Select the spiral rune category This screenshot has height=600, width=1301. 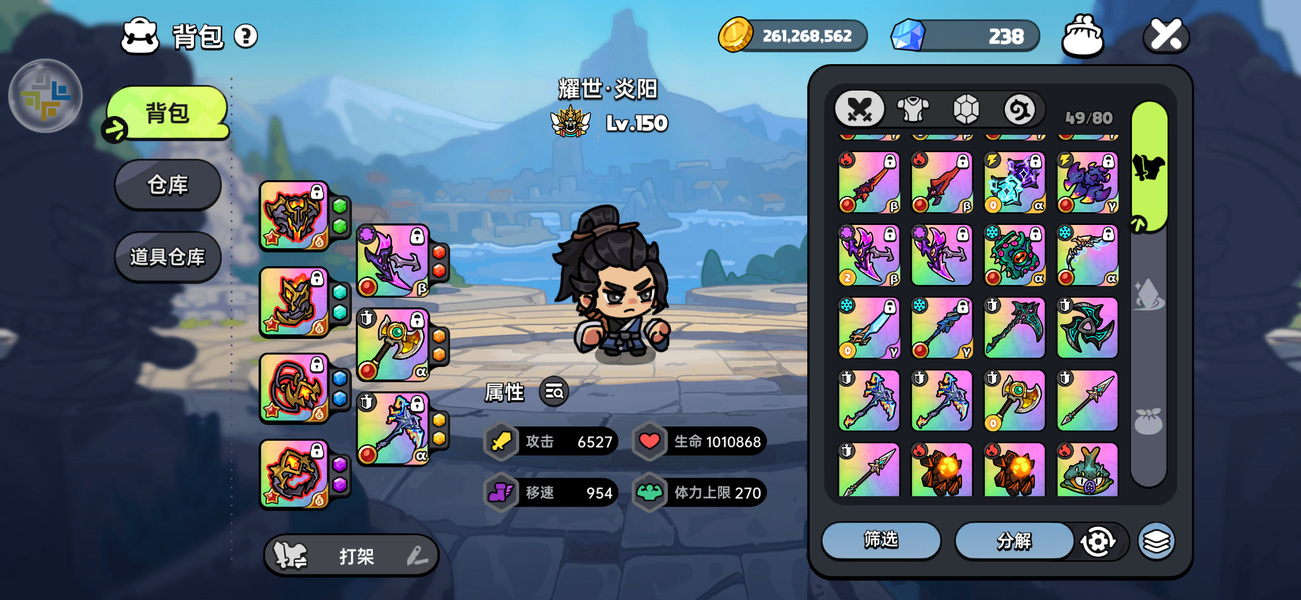[x=1019, y=109]
